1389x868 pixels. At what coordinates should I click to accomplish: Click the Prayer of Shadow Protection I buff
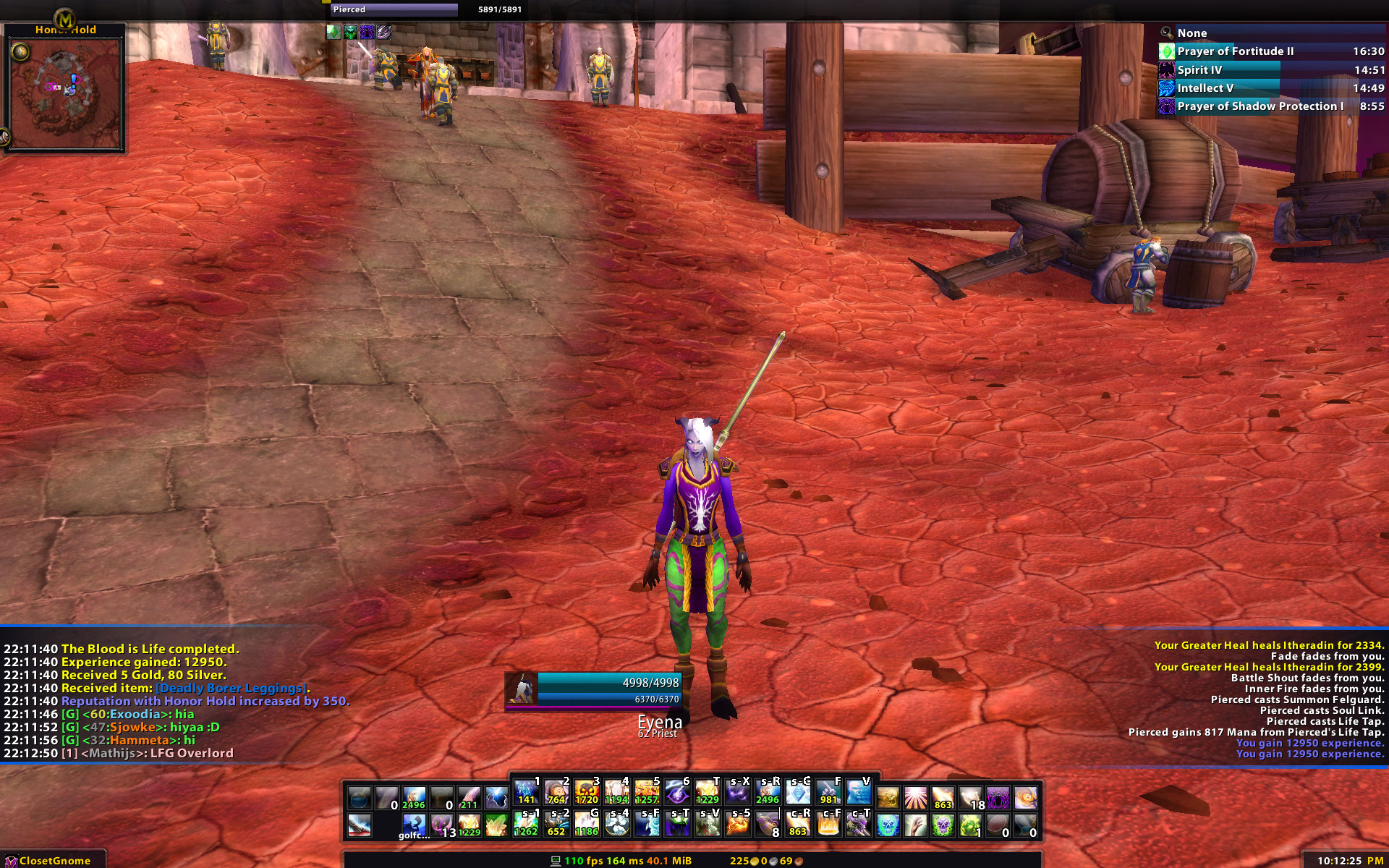pos(1260,106)
